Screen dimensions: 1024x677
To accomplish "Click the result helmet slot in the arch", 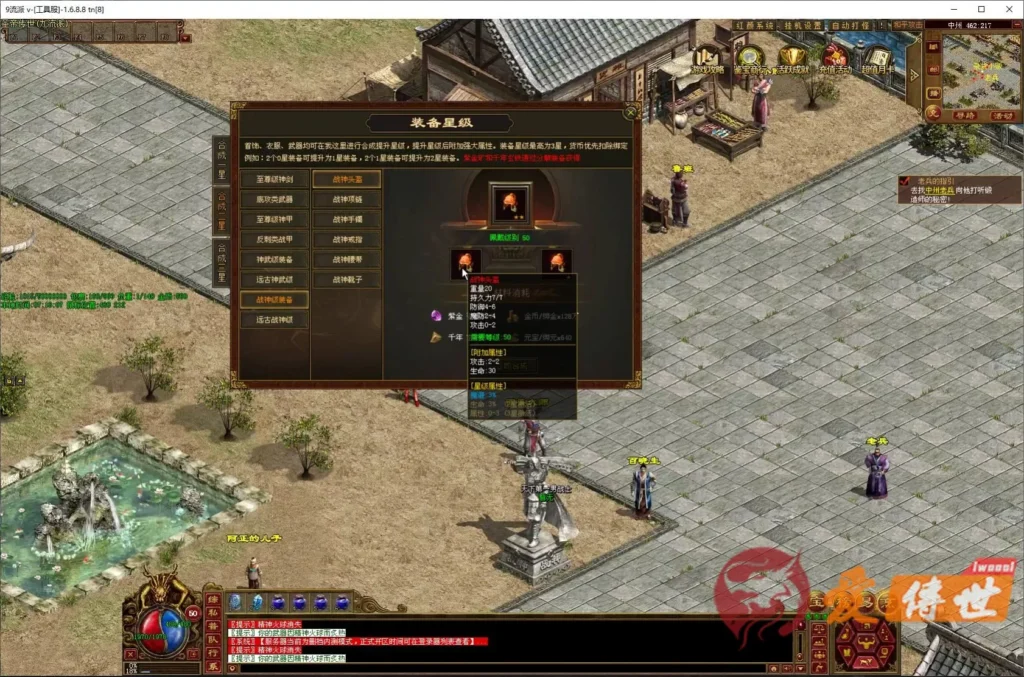I will [510, 203].
